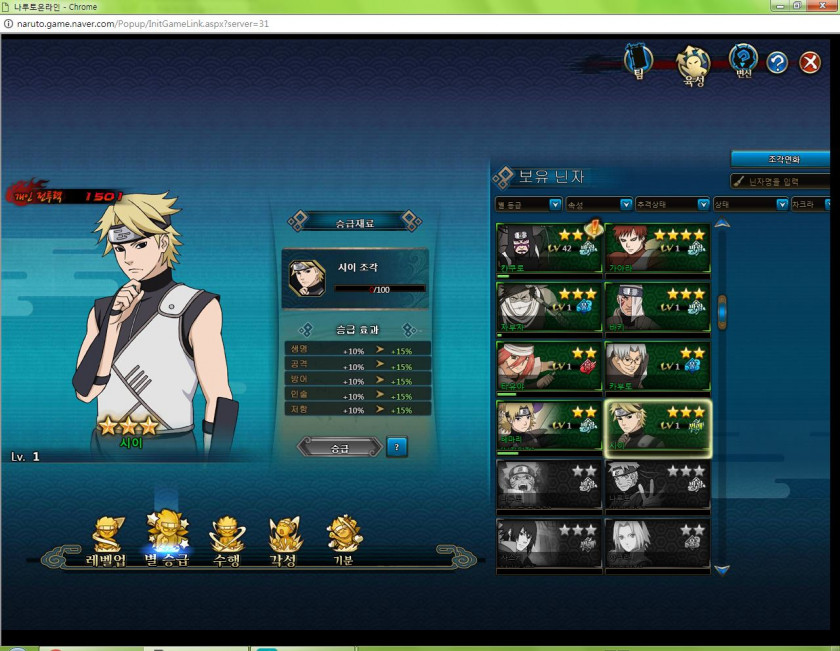The image size is (840, 651).
Task: Open the 팀 team tab
Action: [638, 62]
